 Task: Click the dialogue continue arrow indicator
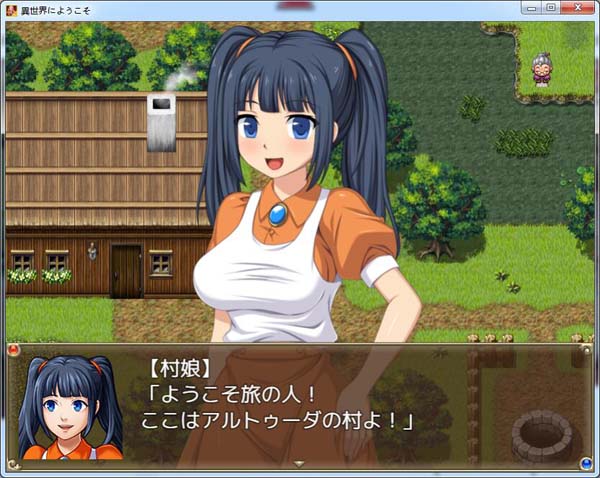[x=298, y=464]
